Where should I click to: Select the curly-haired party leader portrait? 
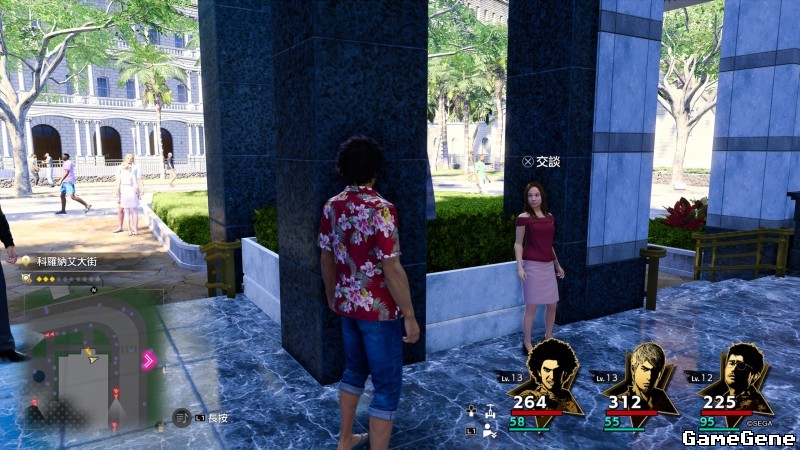pos(552,375)
